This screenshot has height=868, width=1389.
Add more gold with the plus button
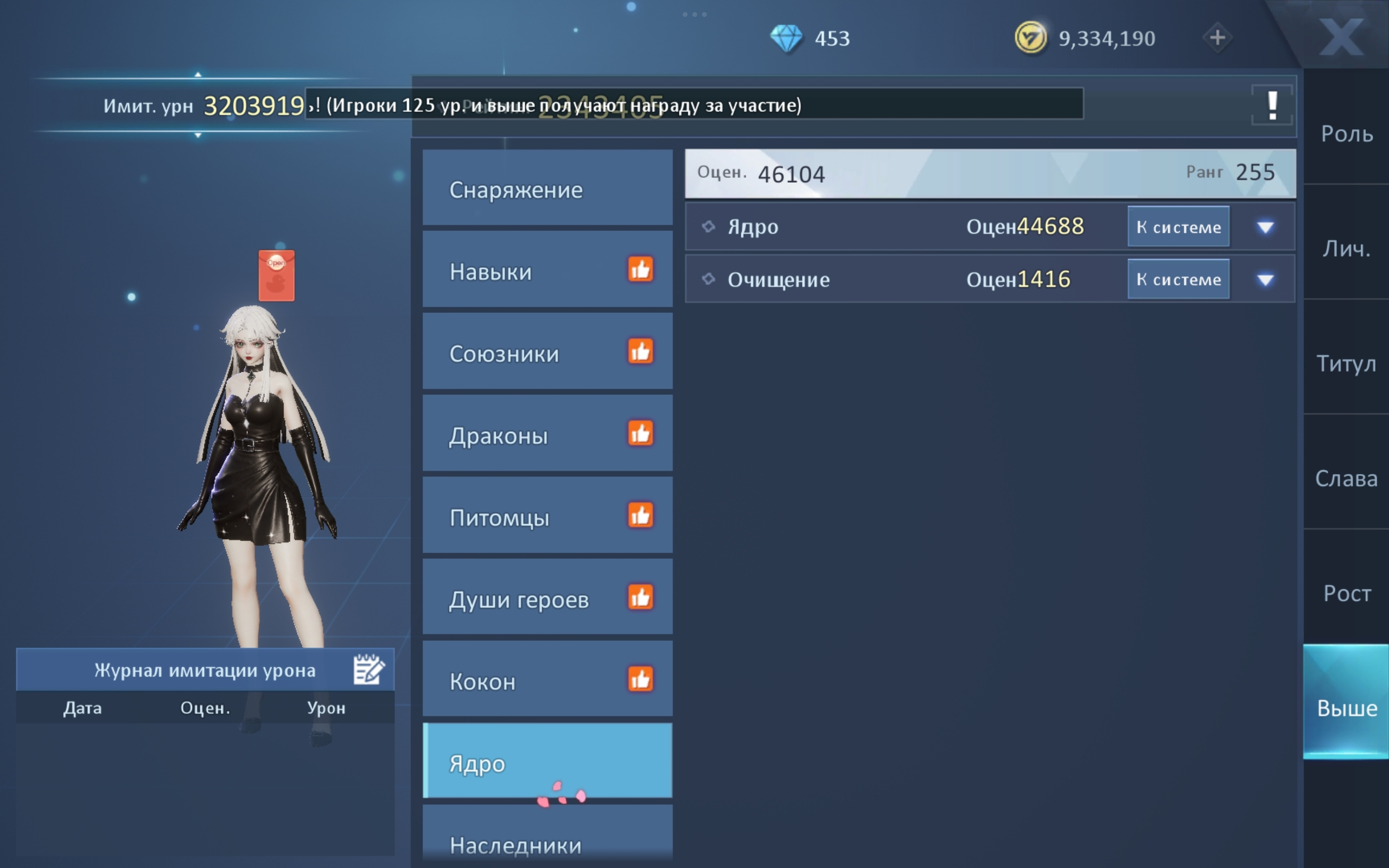click(x=1217, y=38)
